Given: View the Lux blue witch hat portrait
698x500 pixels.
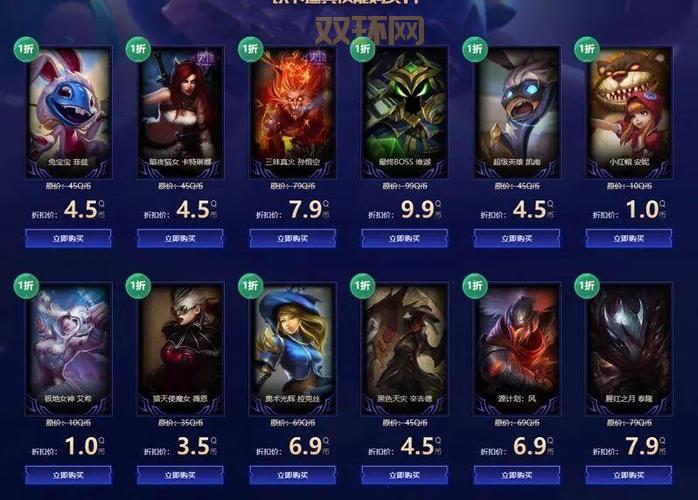Looking at the screenshot, I should [292, 340].
